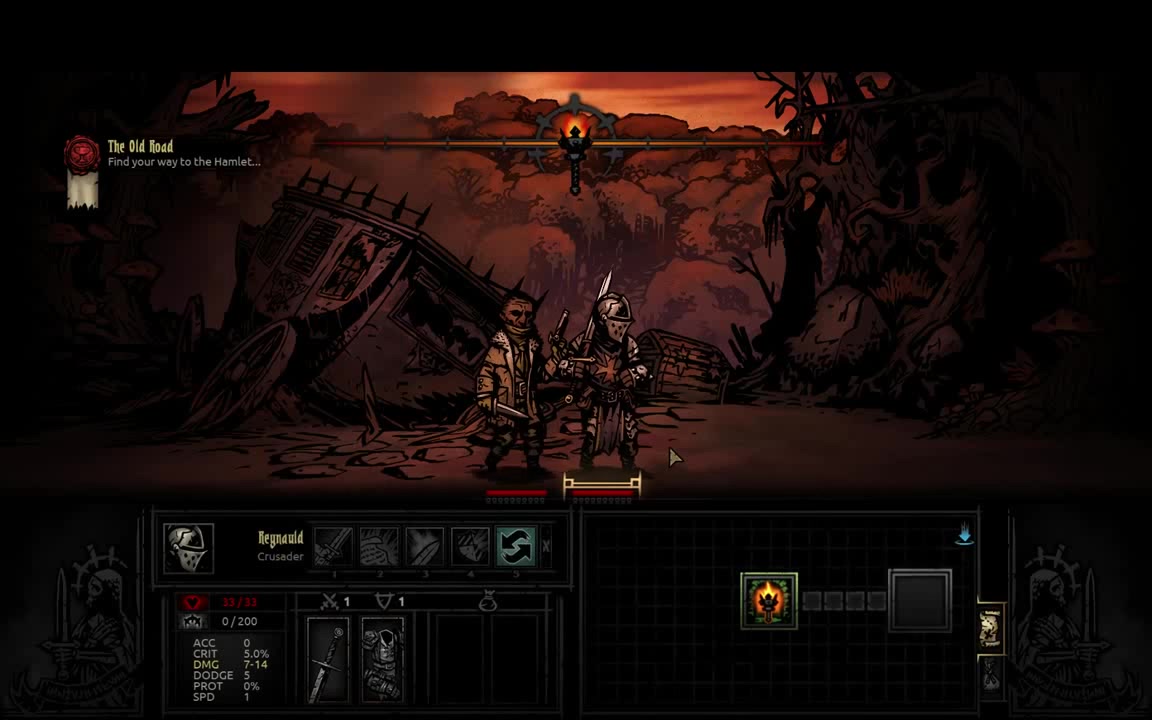Image resolution: width=1152 pixels, height=720 pixels.
Task: Click the blue down-arrow icon in the map panel
Action: 964,536
